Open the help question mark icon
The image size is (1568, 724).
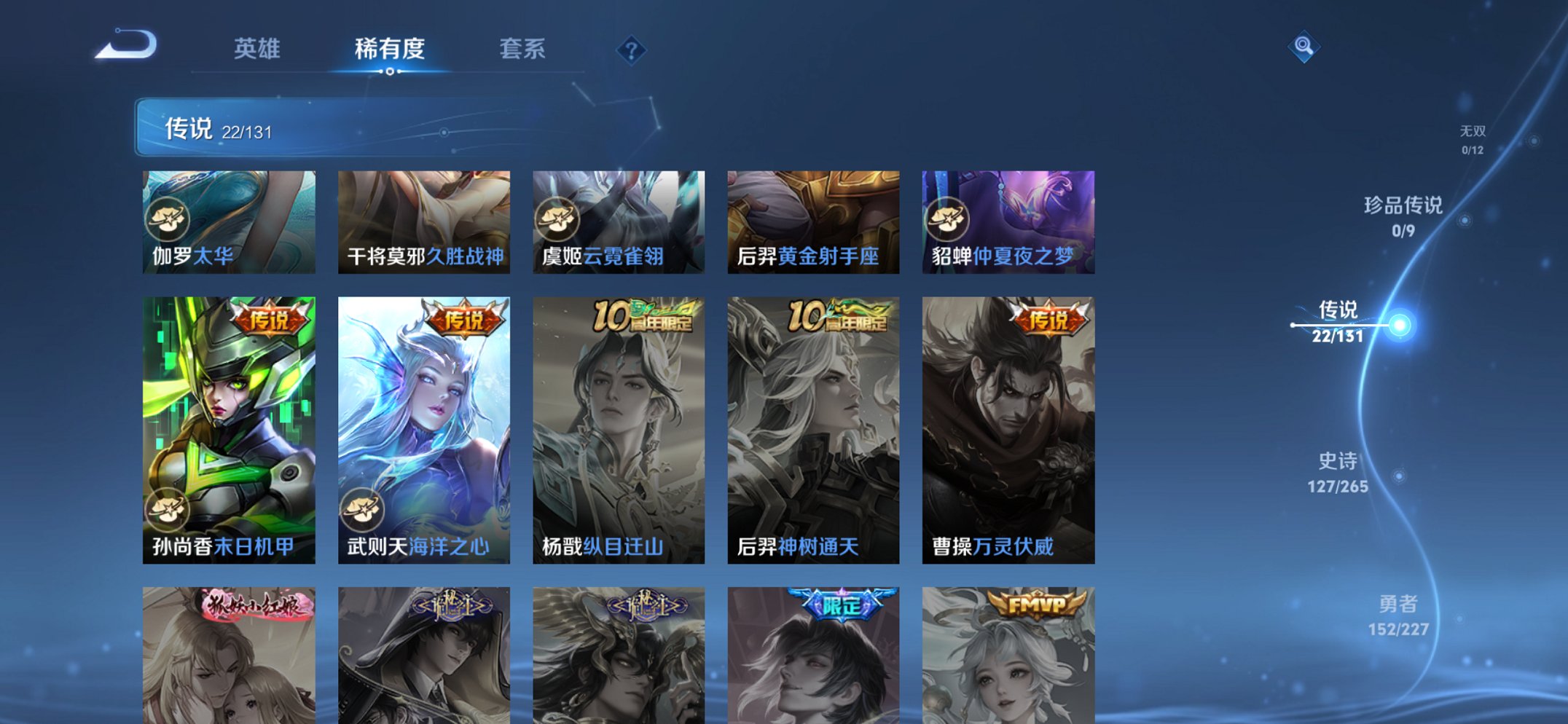tap(632, 50)
